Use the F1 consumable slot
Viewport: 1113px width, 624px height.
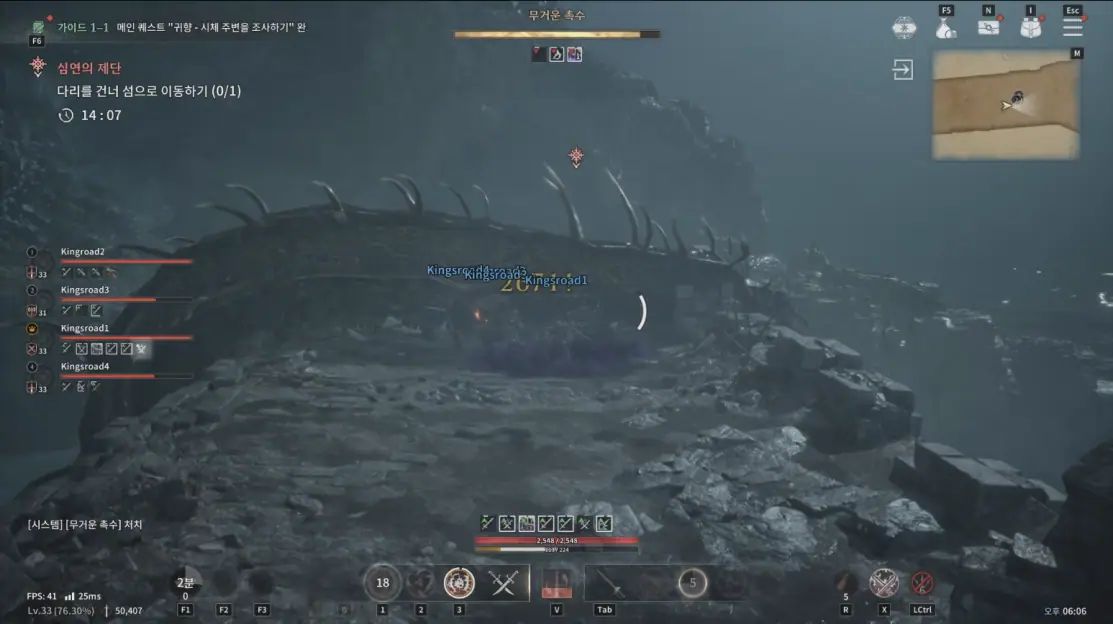[185, 584]
